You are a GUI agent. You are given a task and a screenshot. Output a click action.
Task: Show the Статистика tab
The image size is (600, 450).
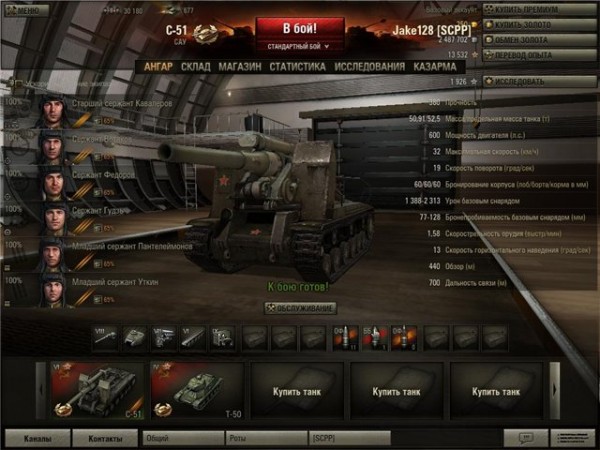297,66
